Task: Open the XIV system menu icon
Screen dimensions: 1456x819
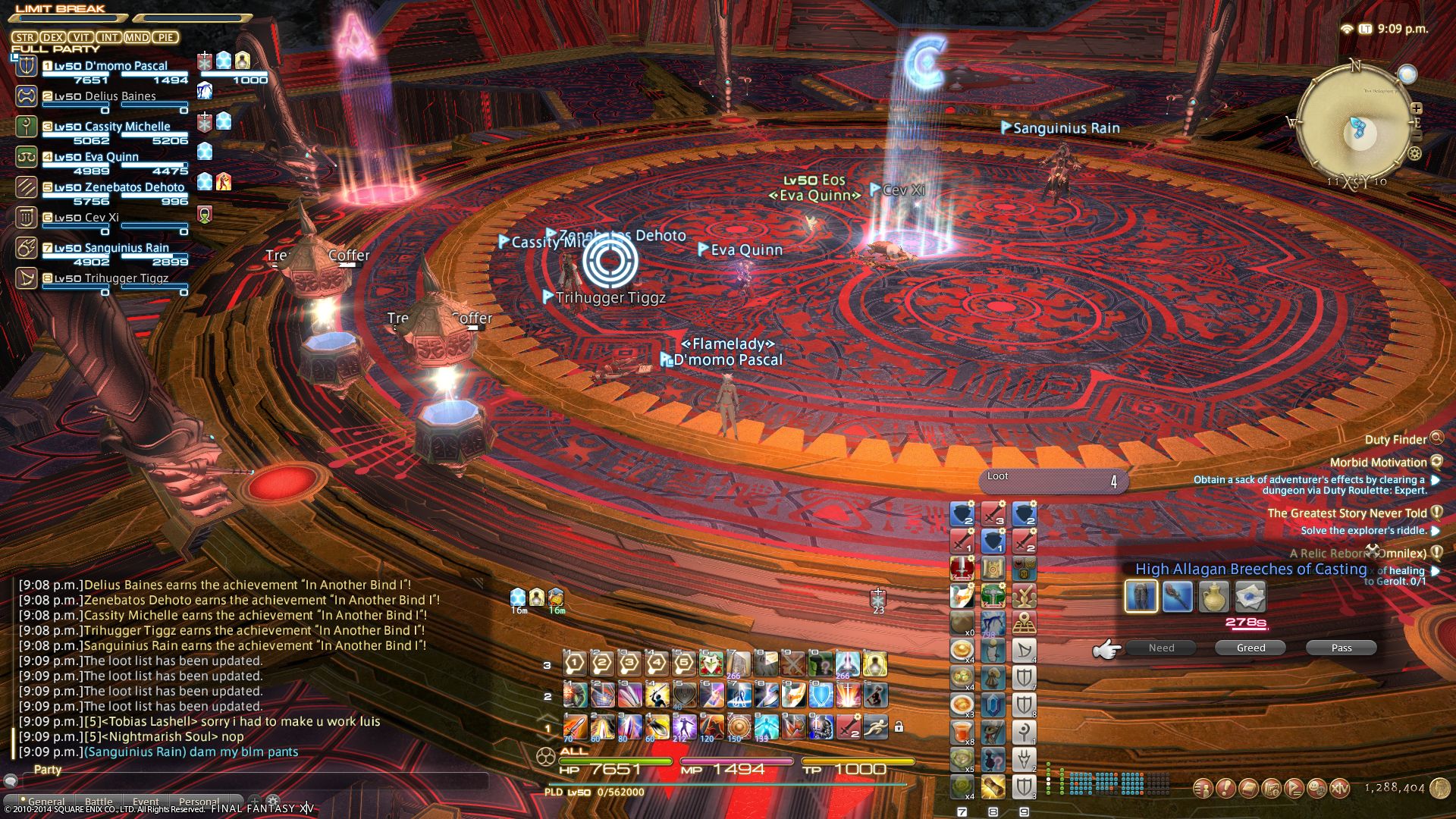Action: click(1340, 789)
